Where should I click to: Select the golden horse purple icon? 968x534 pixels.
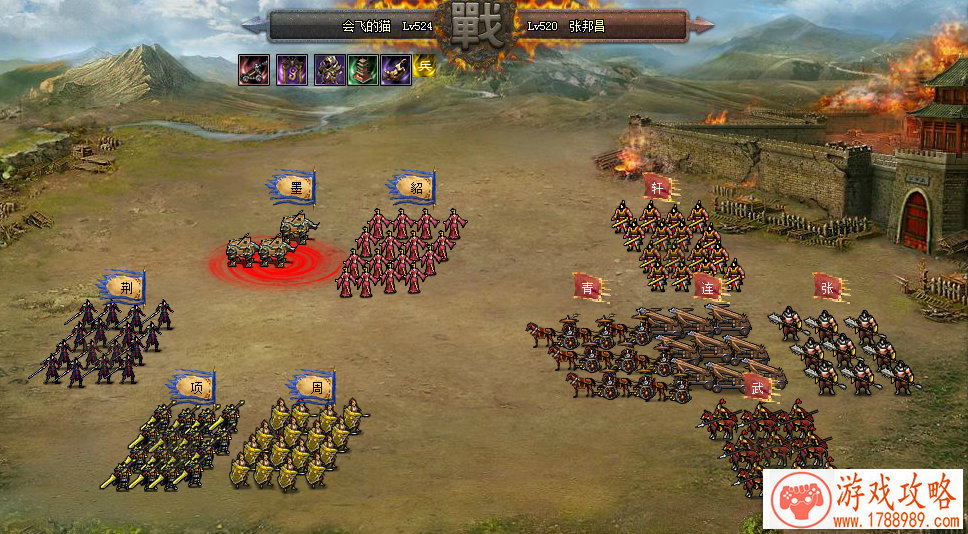(395, 69)
